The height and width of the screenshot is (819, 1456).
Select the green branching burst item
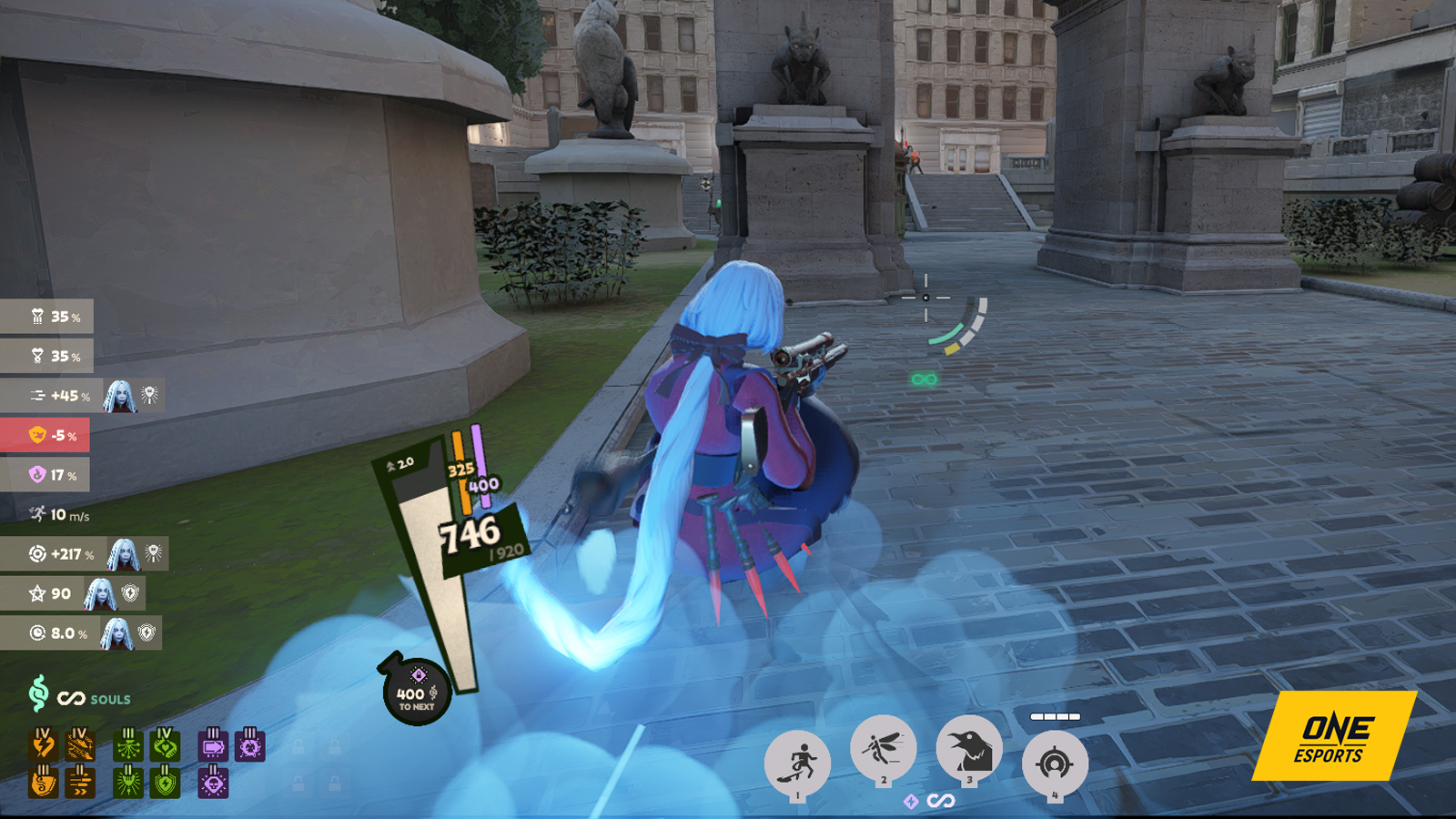(128, 745)
